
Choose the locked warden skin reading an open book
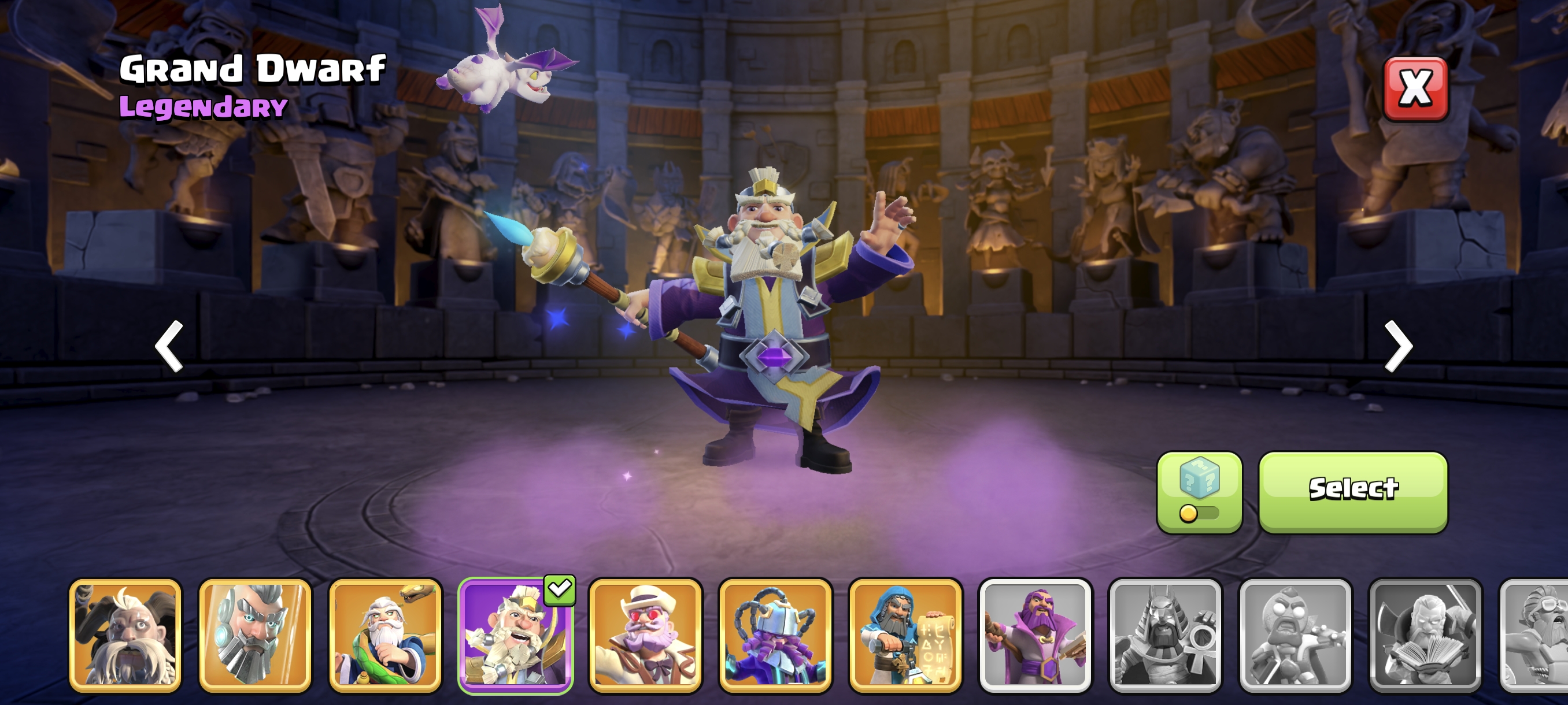tap(1425, 635)
